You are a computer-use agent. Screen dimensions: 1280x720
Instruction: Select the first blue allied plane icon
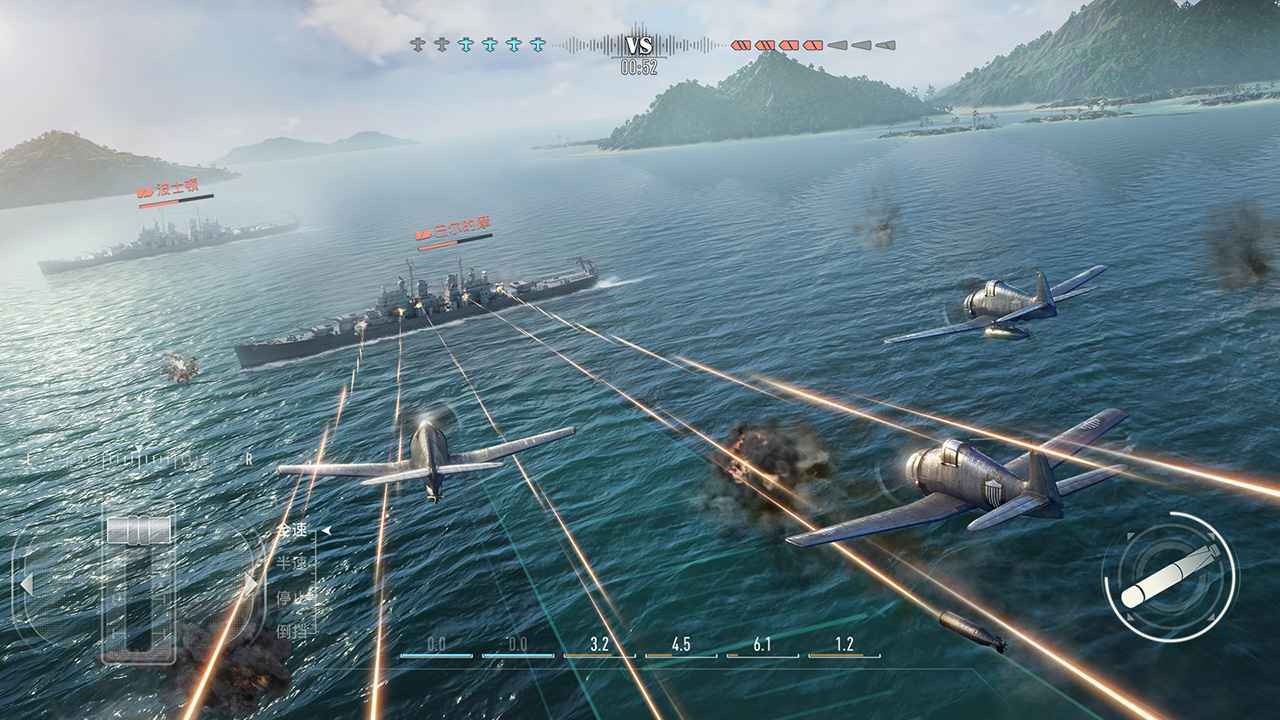coord(465,44)
